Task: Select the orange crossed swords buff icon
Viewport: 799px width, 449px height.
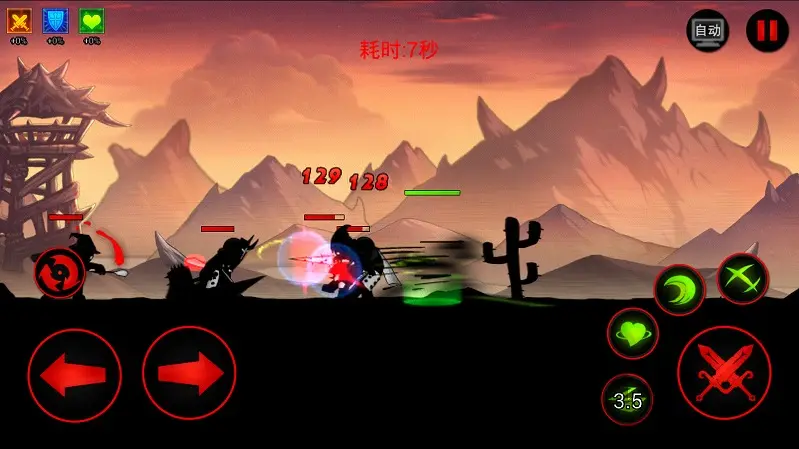Action: [19, 20]
